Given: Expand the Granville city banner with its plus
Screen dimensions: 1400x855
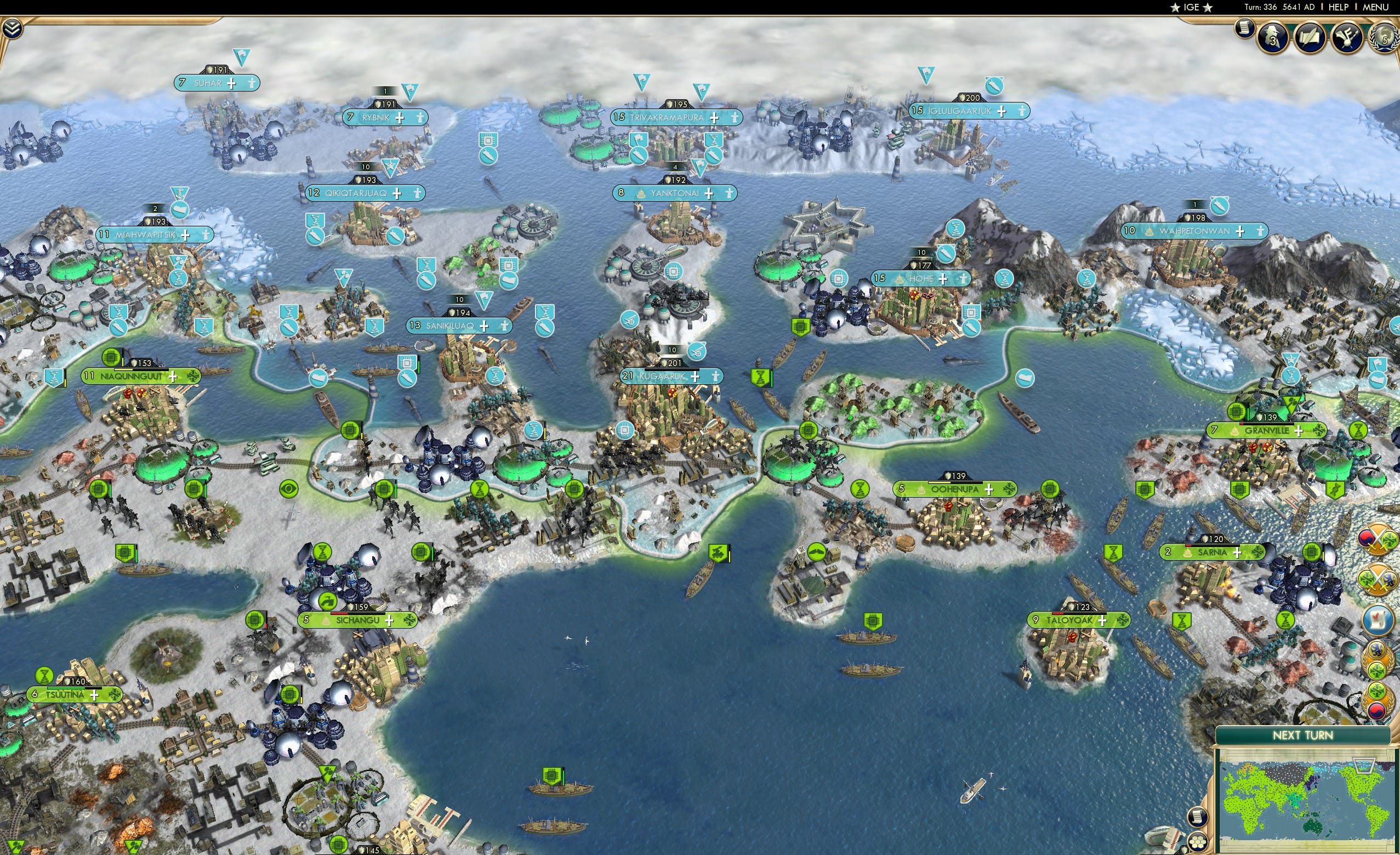Looking at the screenshot, I should [x=1299, y=432].
